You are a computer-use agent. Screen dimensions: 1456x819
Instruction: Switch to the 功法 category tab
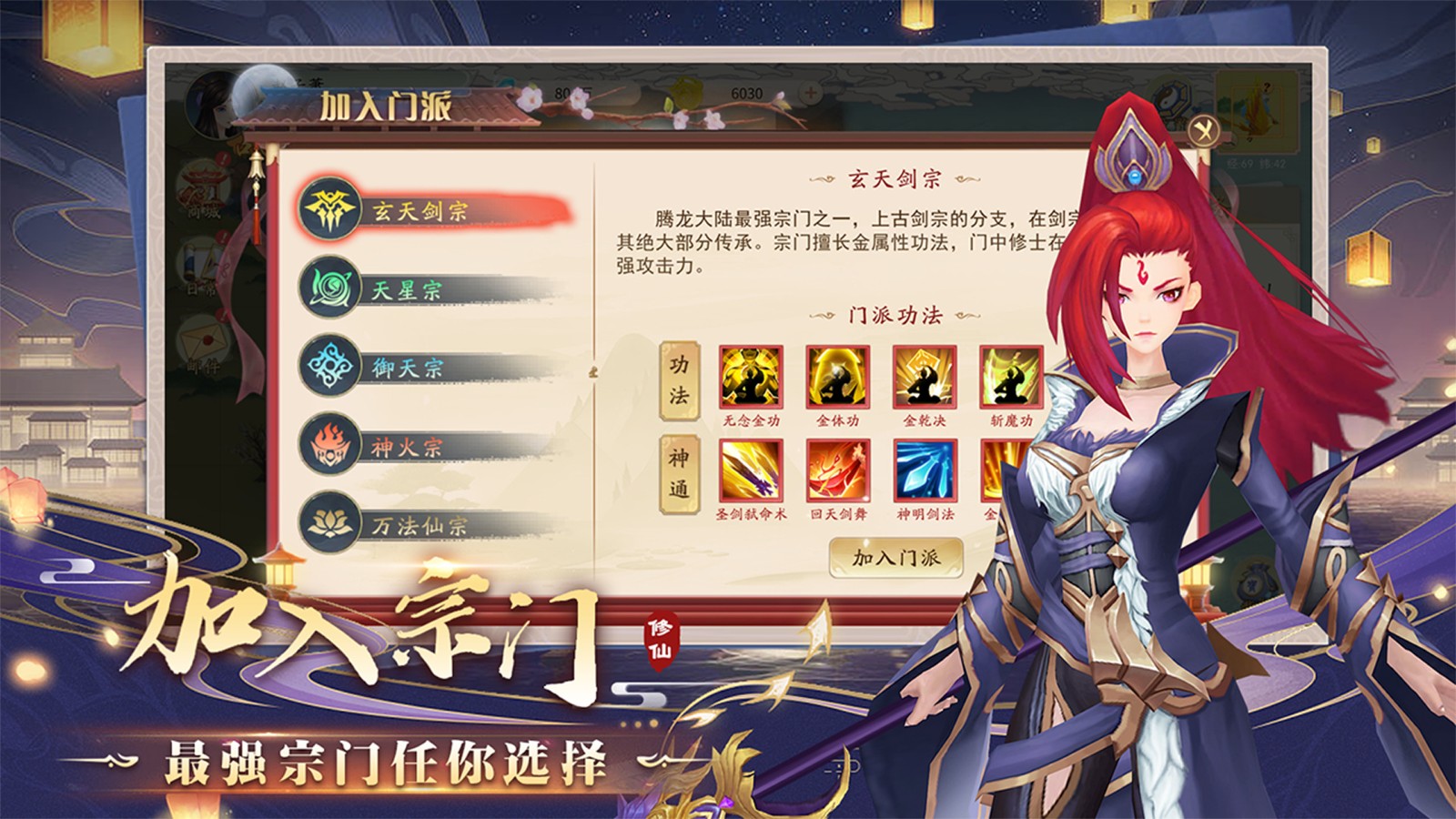coord(681,382)
